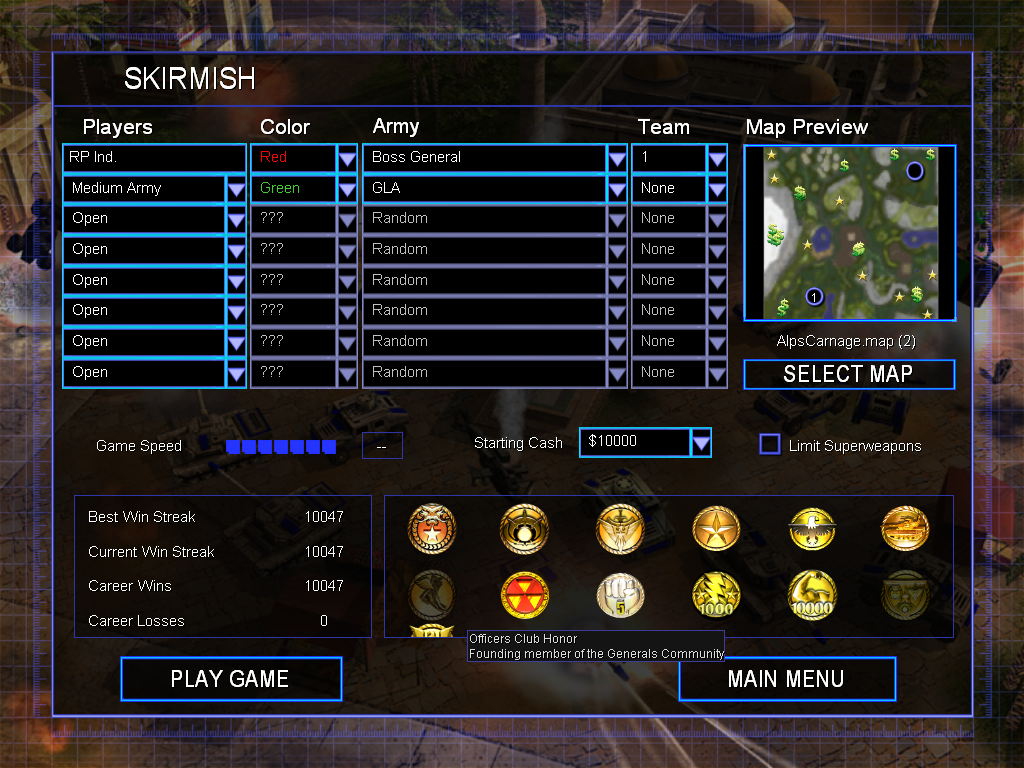Open the Starting Cash dropdown
The image size is (1024, 768).
click(x=701, y=442)
